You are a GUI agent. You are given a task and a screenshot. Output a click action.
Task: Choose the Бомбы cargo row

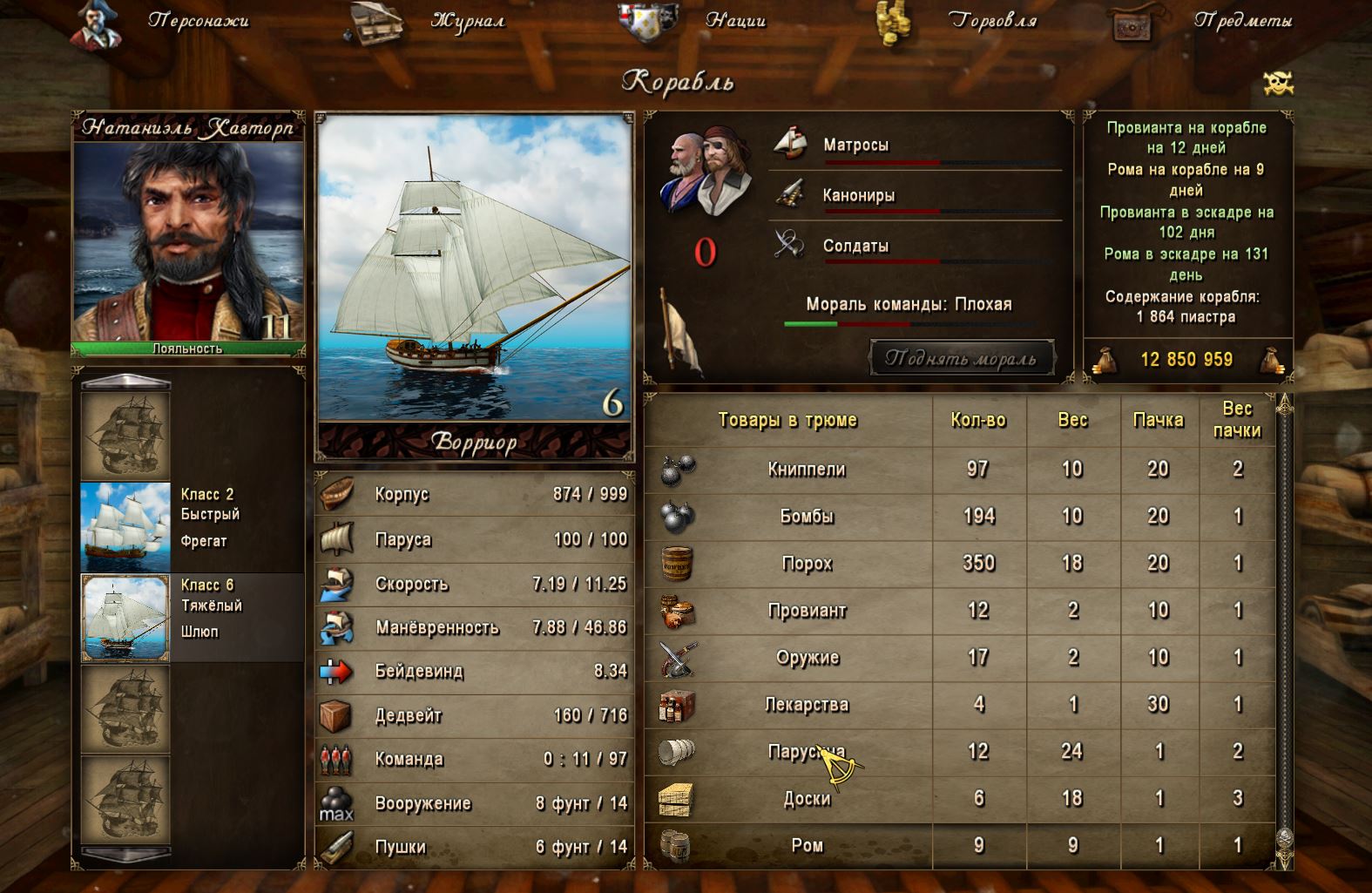807,517
